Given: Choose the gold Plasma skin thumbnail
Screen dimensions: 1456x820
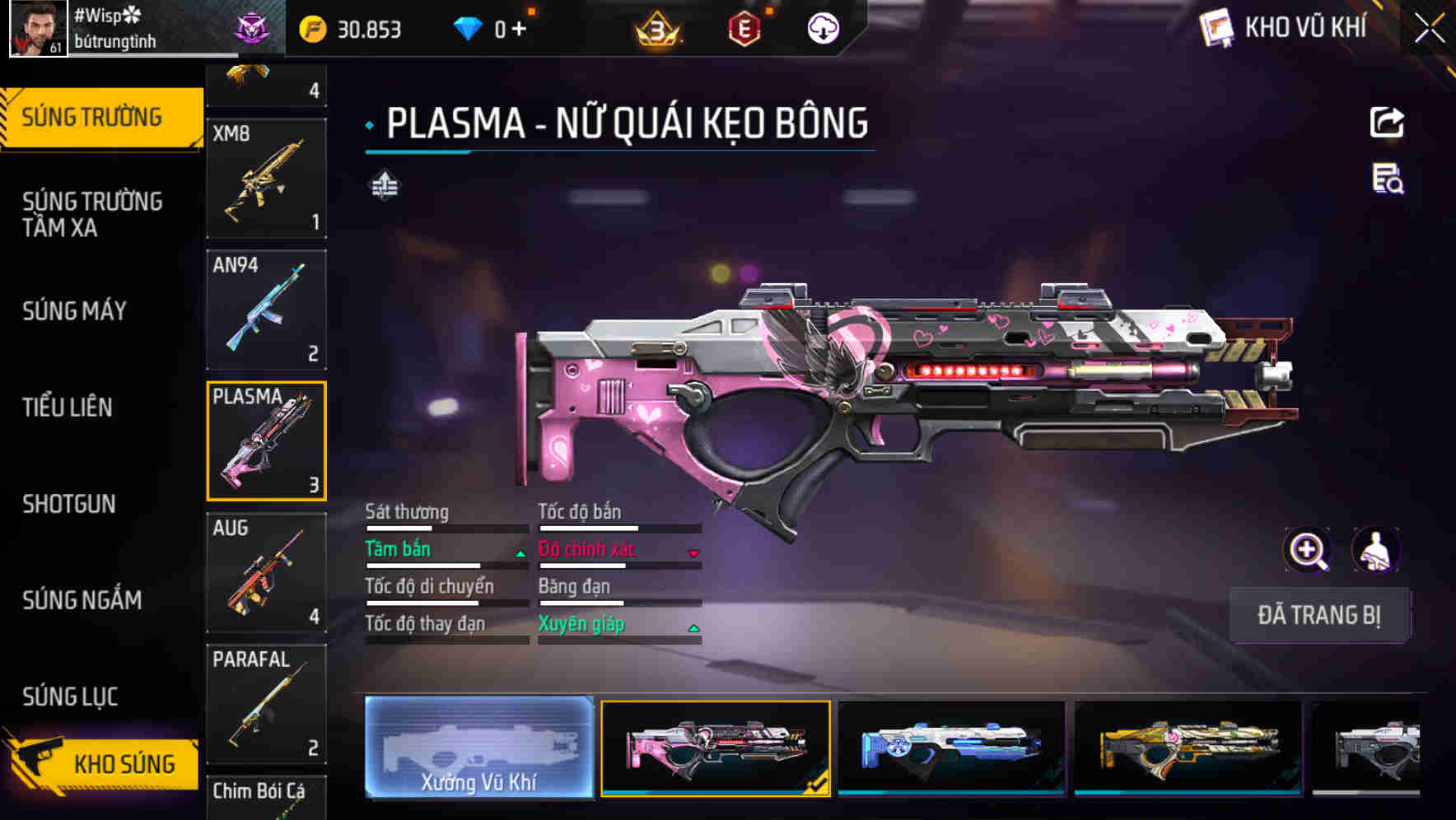Looking at the screenshot, I should pos(1188,748).
